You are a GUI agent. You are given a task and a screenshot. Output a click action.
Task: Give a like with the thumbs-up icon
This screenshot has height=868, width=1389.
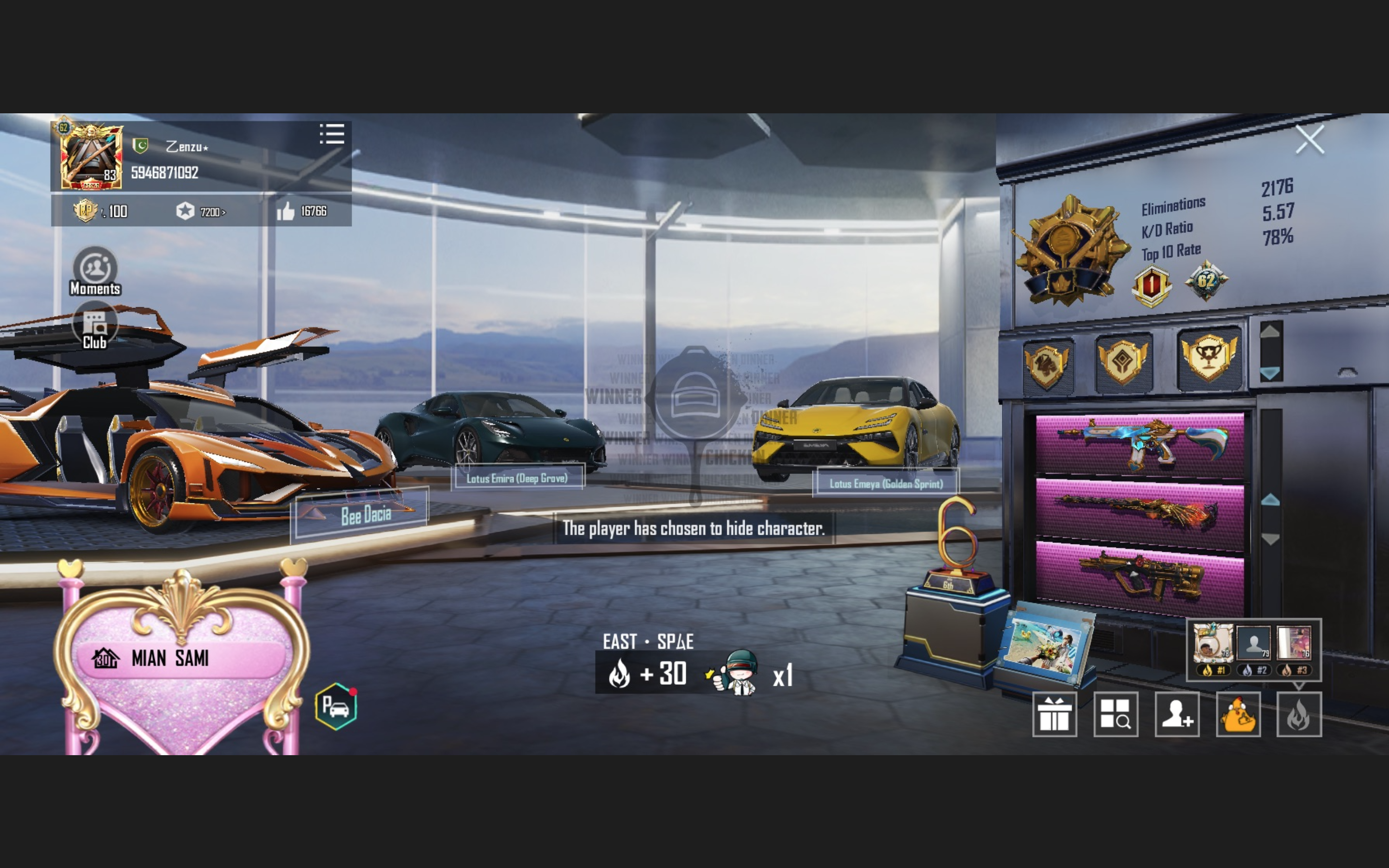[286, 211]
